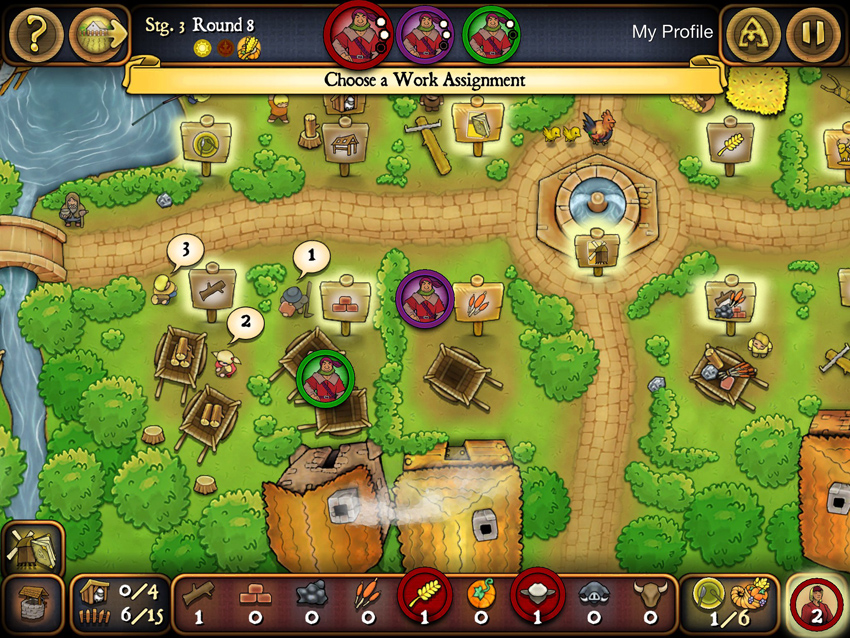The height and width of the screenshot is (638, 850).
Task: Tap the family member counter icon
Action: 818,605
